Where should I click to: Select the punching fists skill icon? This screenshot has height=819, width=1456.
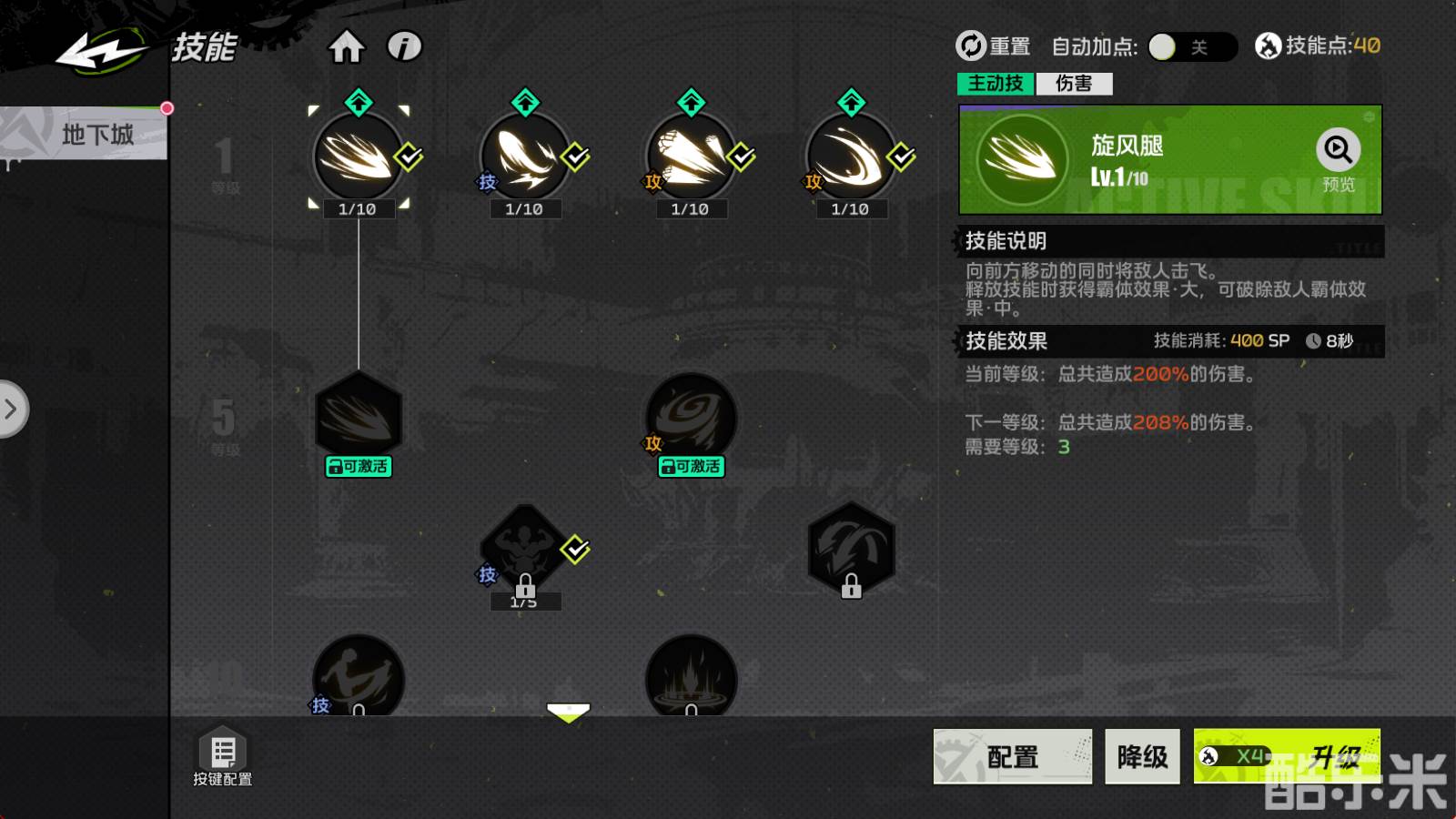(691, 157)
